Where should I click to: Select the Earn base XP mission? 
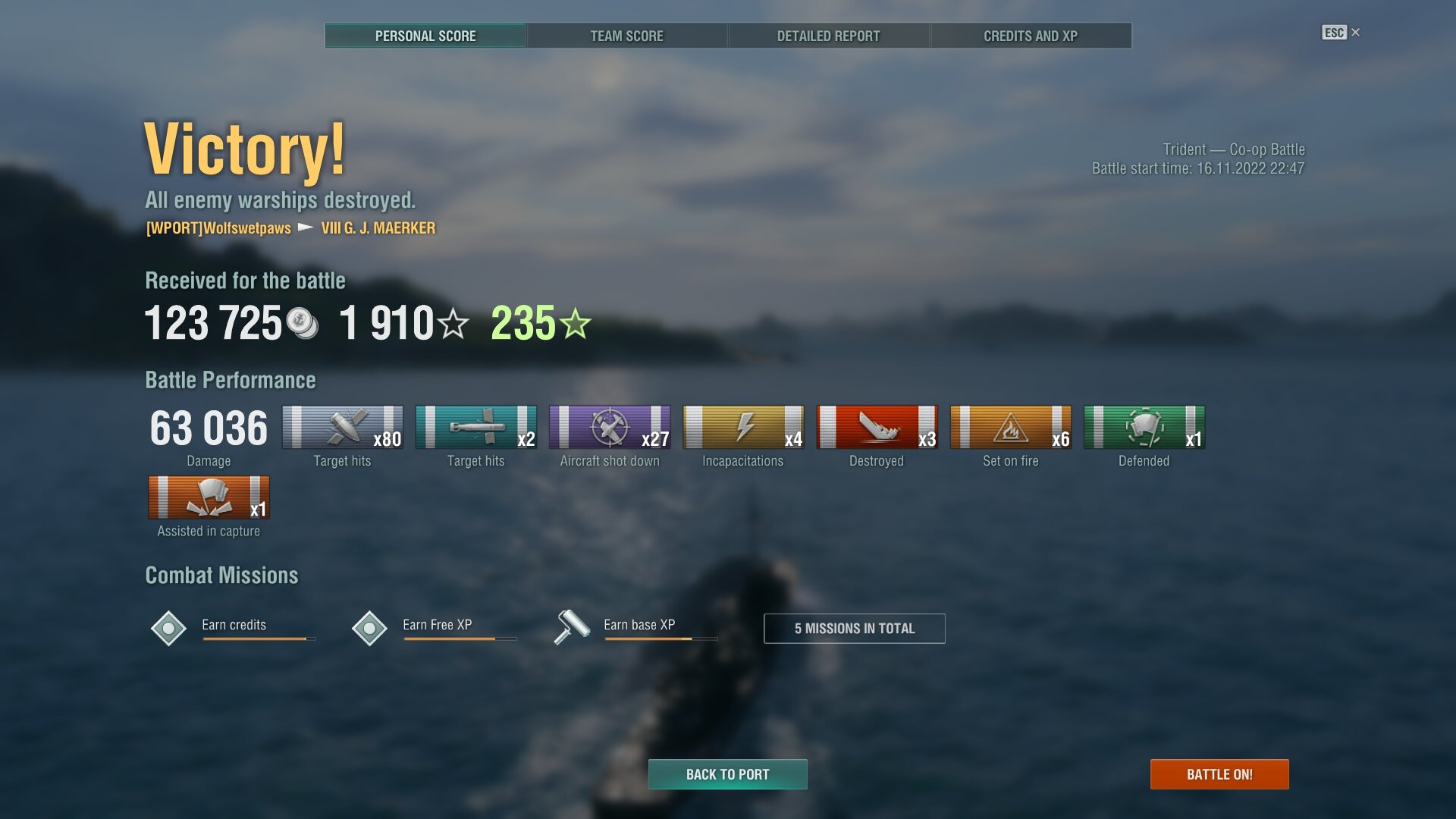tap(638, 626)
